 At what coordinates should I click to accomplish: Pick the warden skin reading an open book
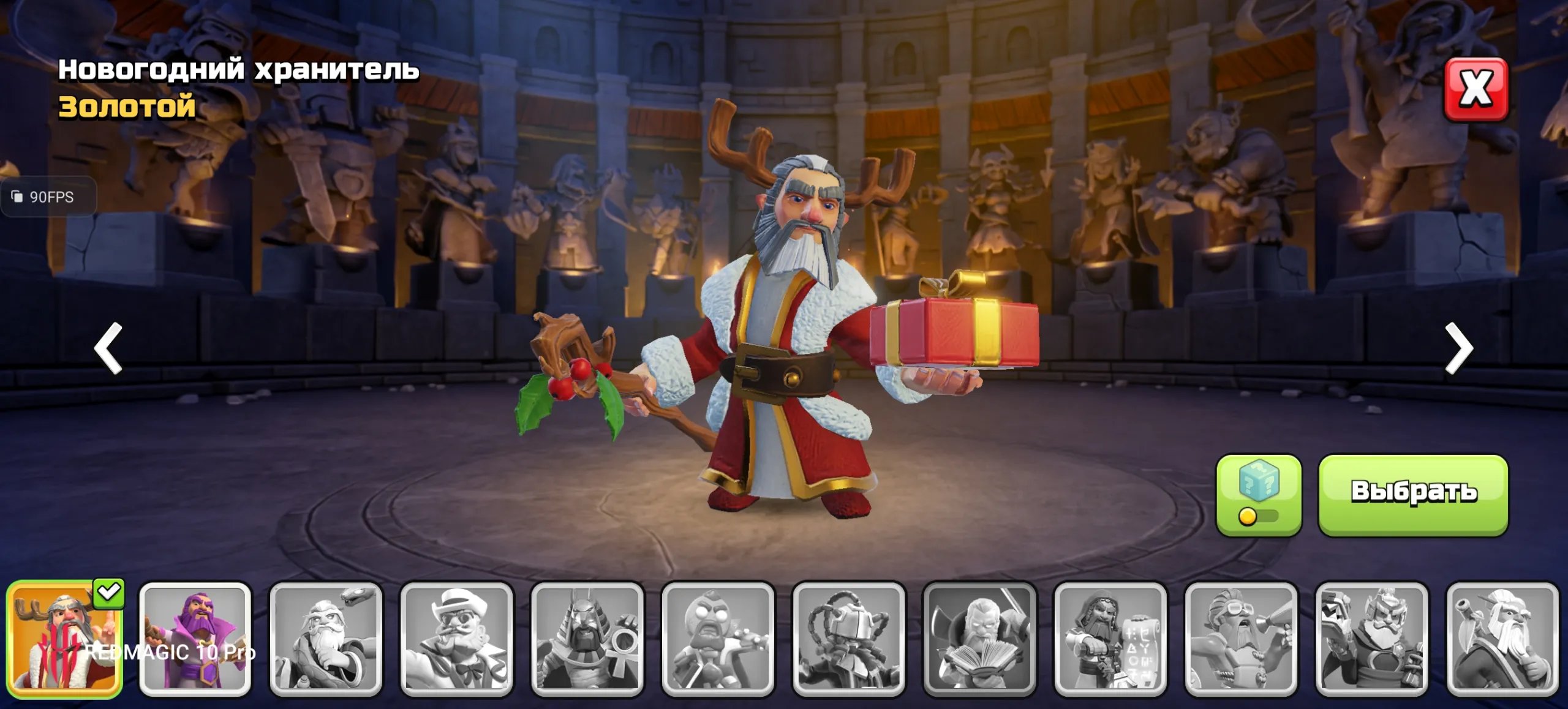pos(979,639)
